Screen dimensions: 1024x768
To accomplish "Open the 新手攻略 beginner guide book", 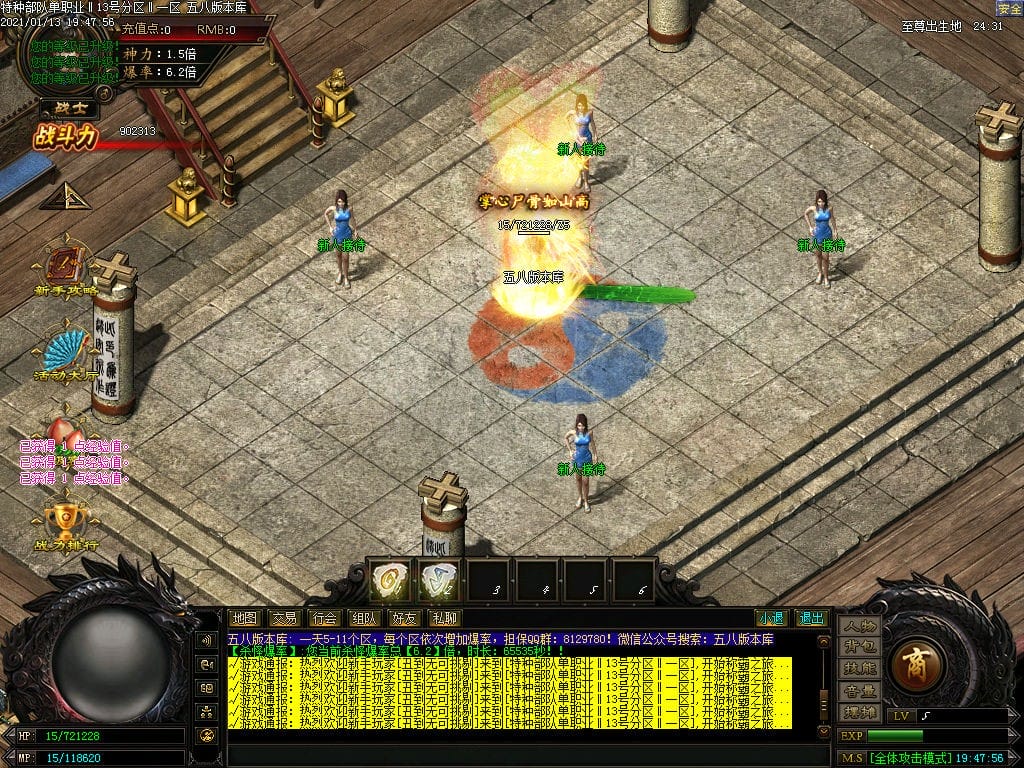I will 67,270.
